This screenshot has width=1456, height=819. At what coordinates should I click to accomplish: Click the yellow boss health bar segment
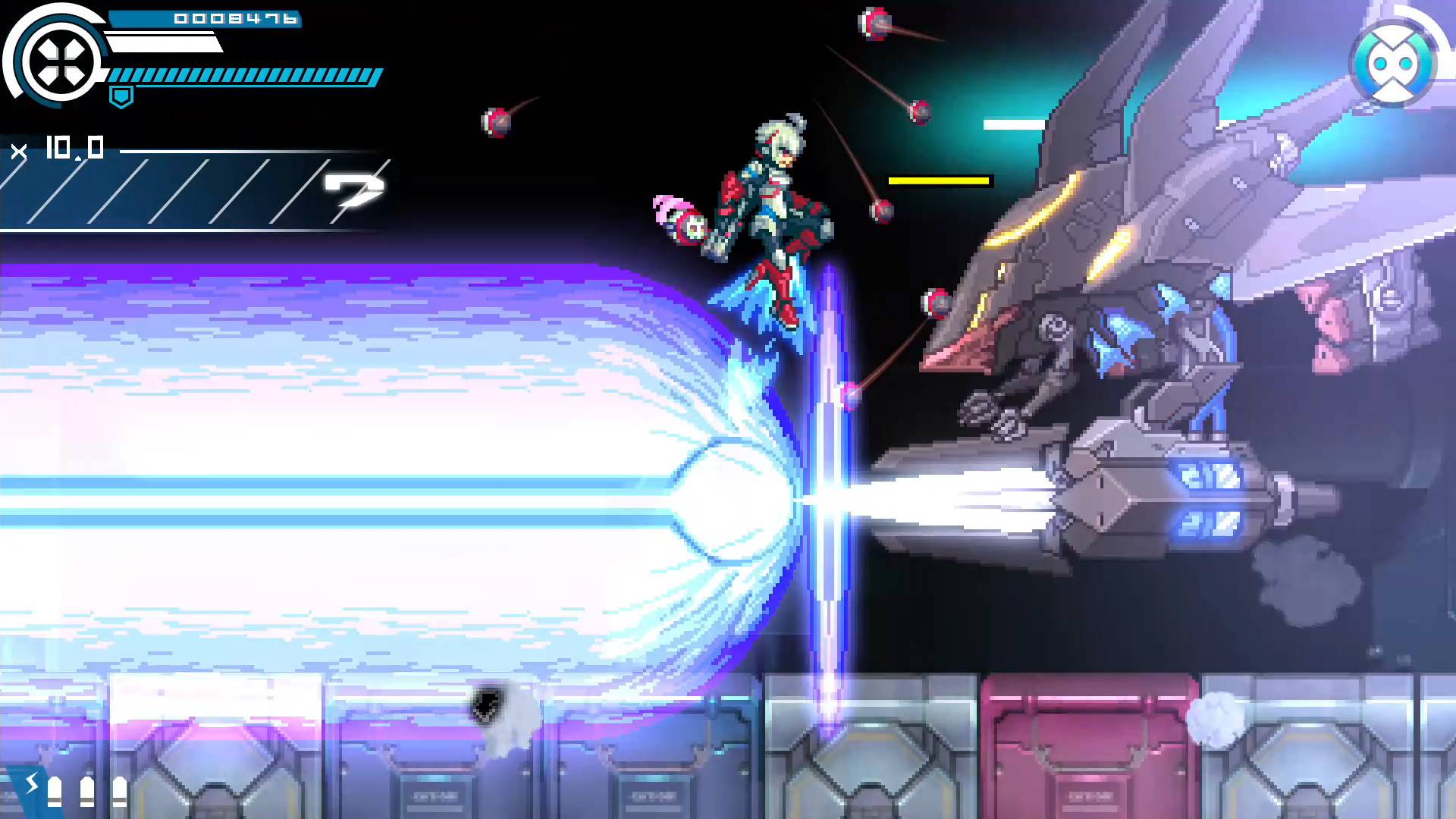(x=939, y=180)
